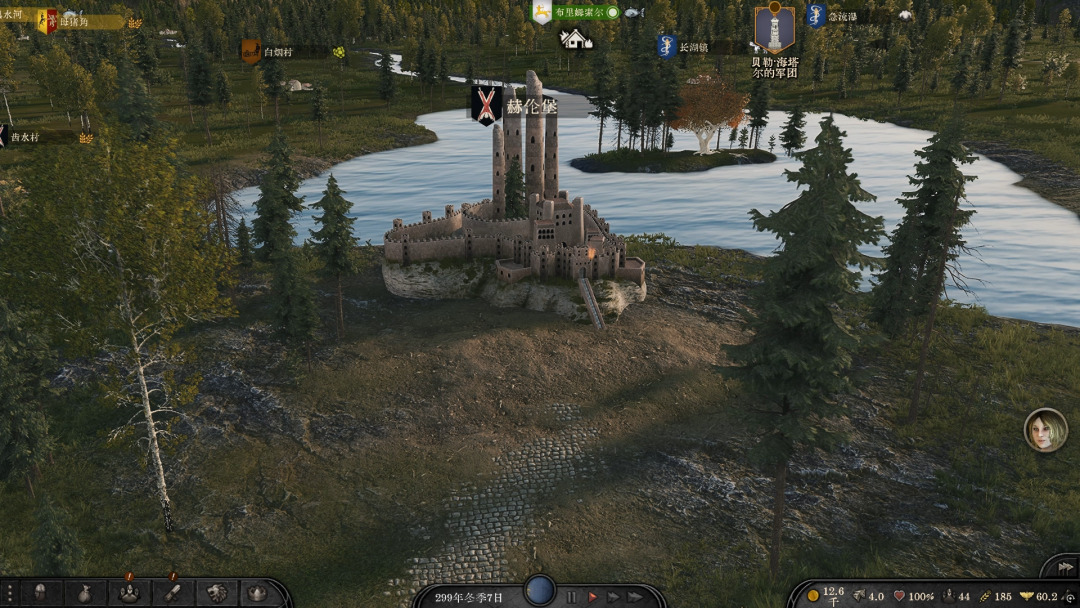Select the 长湖镇 settlement nameplate

click(692, 47)
